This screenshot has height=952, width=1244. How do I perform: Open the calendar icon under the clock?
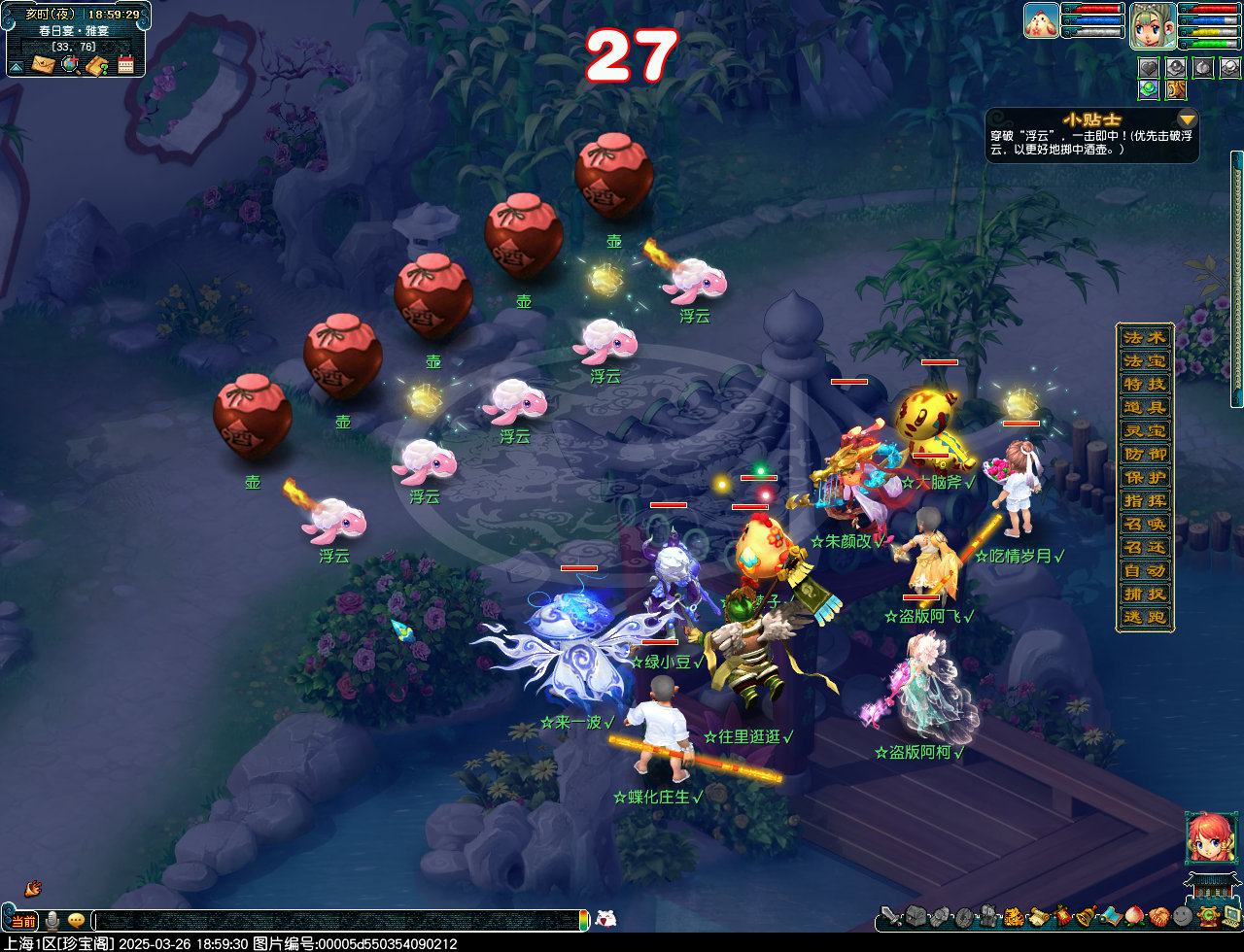(125, 65)
